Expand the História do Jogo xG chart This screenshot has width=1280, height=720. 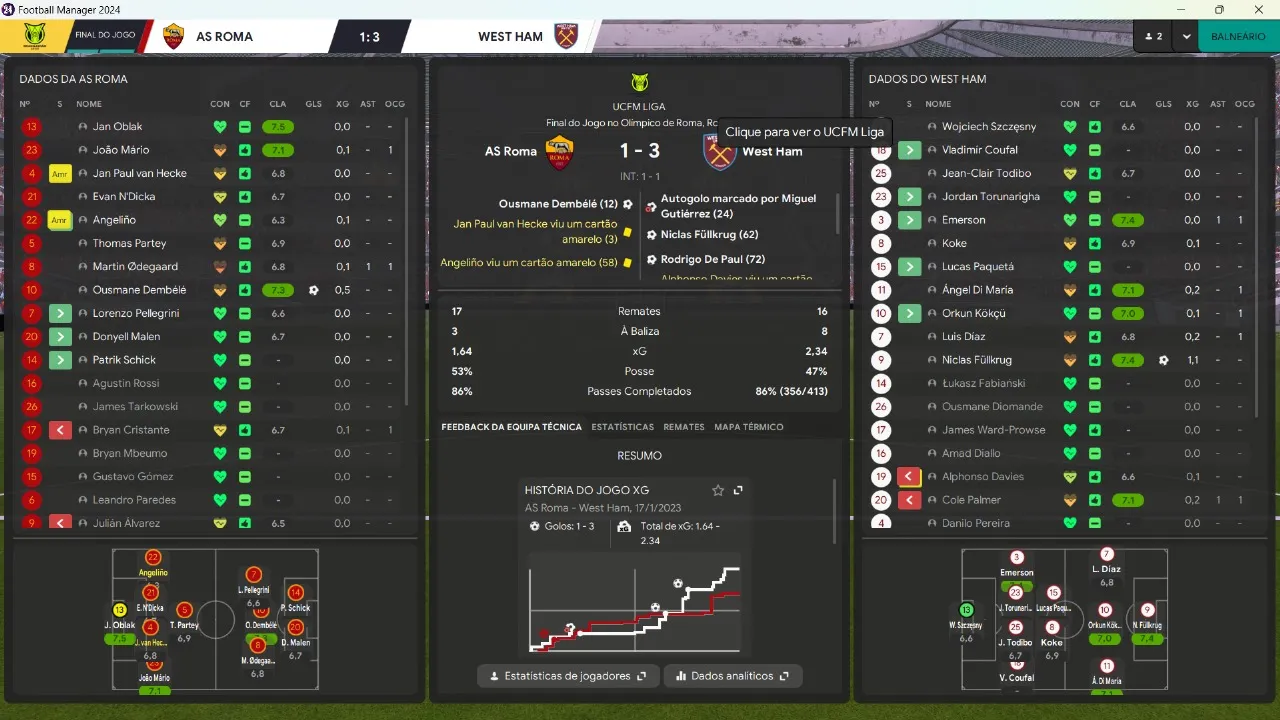click(738, 491)
